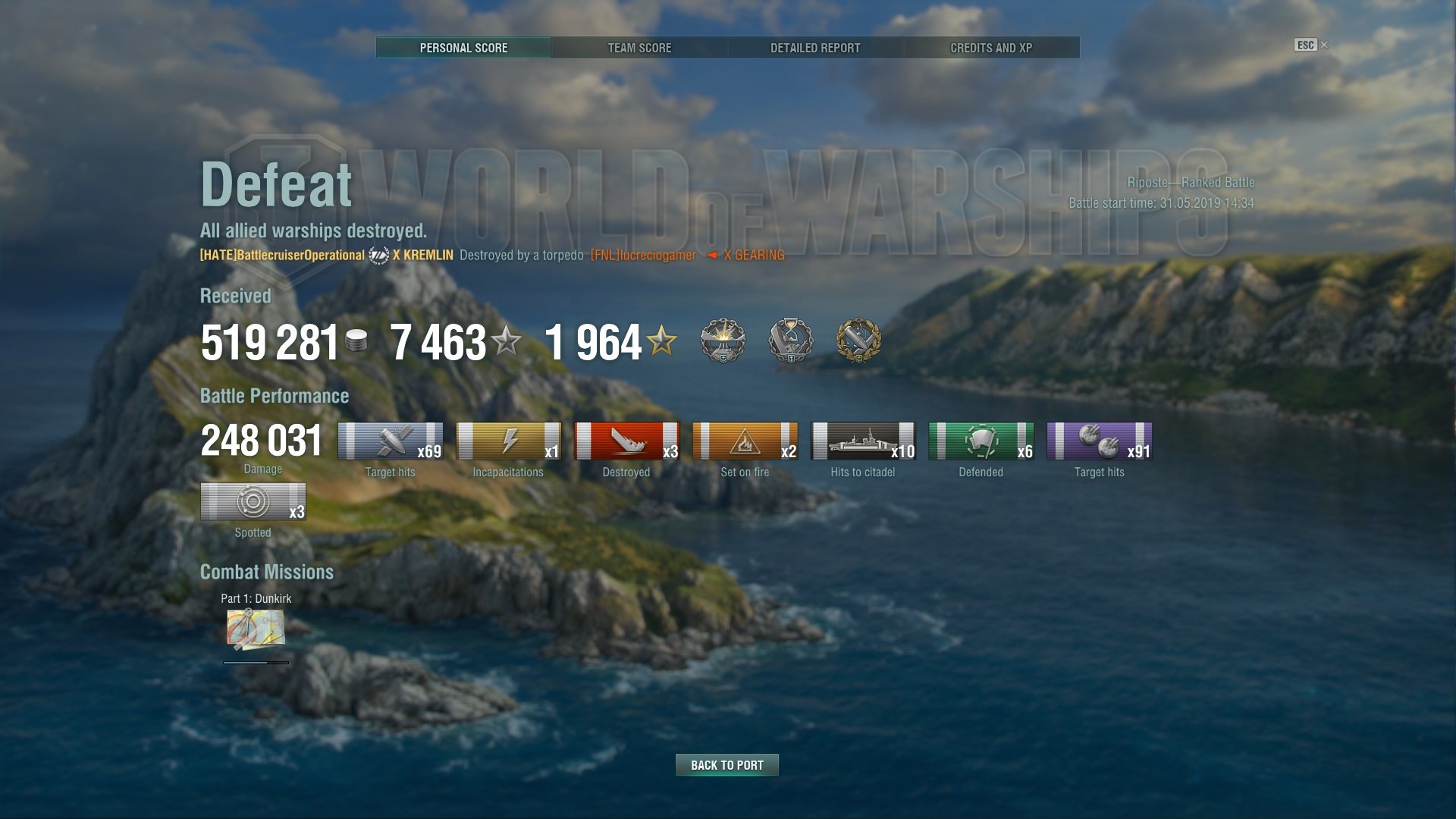Image resolution: width=1456 pixels, height=819 pixels.
Task: Click the Spotted ribbon
Action: pyautogui.click(x=253, y=502)
